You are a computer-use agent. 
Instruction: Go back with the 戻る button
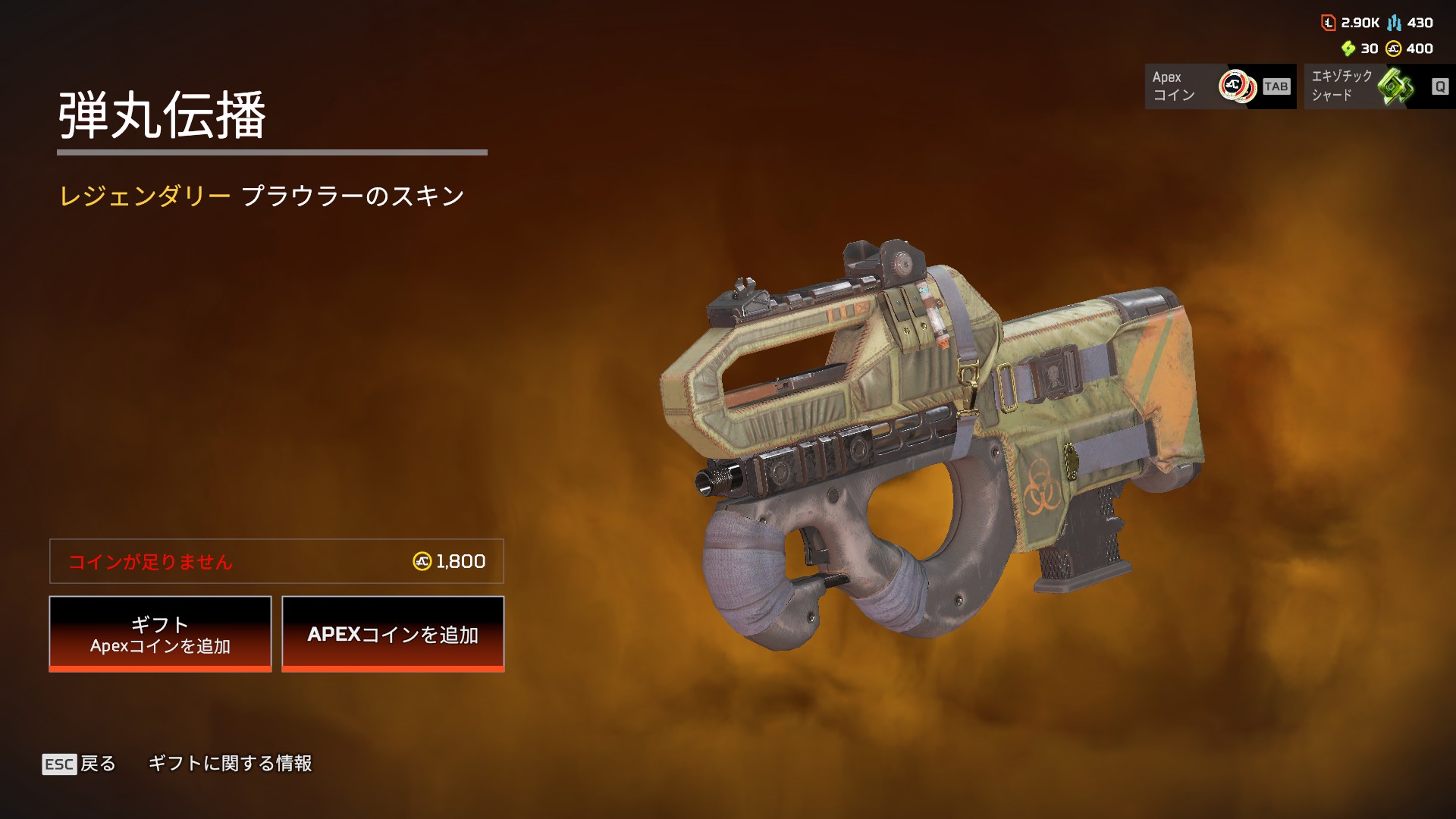[x=80, y=764]
